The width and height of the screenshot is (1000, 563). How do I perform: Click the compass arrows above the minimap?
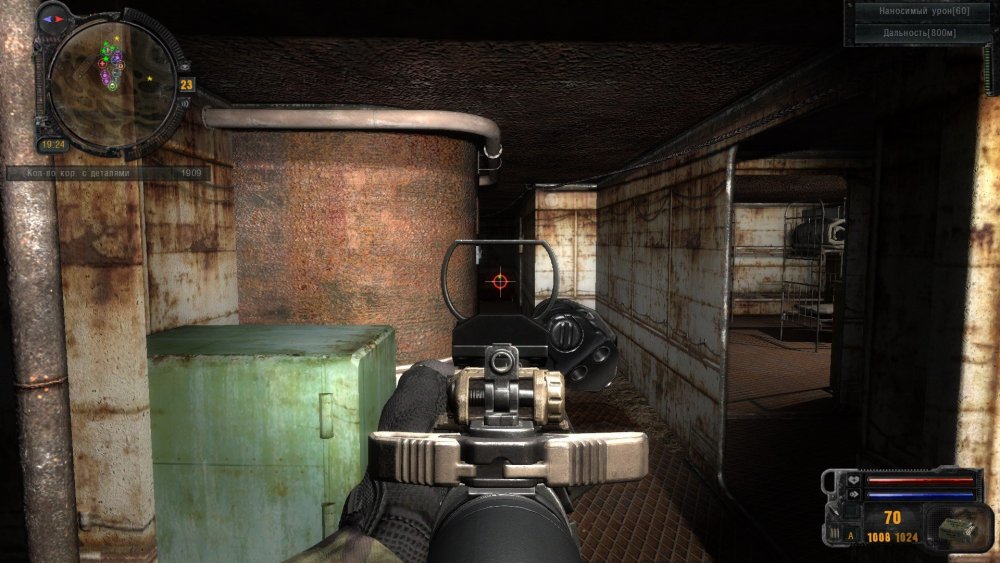click(52, 18)
